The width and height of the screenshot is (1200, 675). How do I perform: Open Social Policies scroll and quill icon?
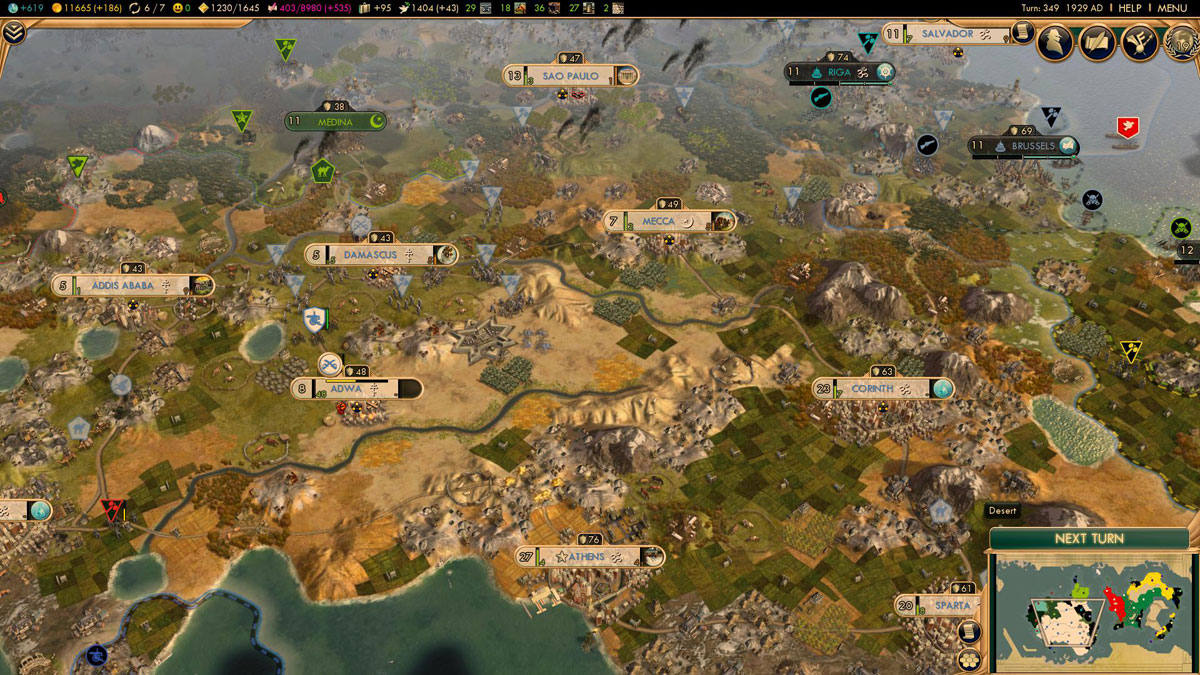(1097, 43)
